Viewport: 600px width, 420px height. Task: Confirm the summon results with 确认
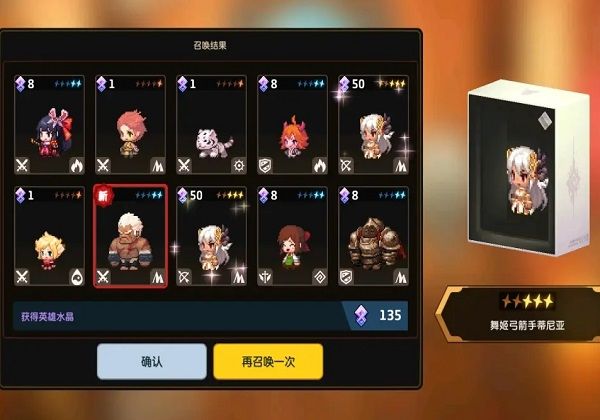(151, 361)
